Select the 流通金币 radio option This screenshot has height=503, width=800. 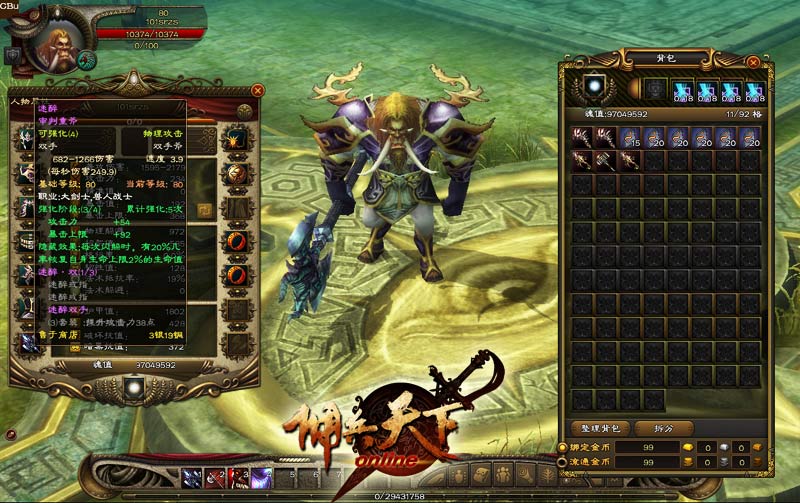tap(562, 463)
